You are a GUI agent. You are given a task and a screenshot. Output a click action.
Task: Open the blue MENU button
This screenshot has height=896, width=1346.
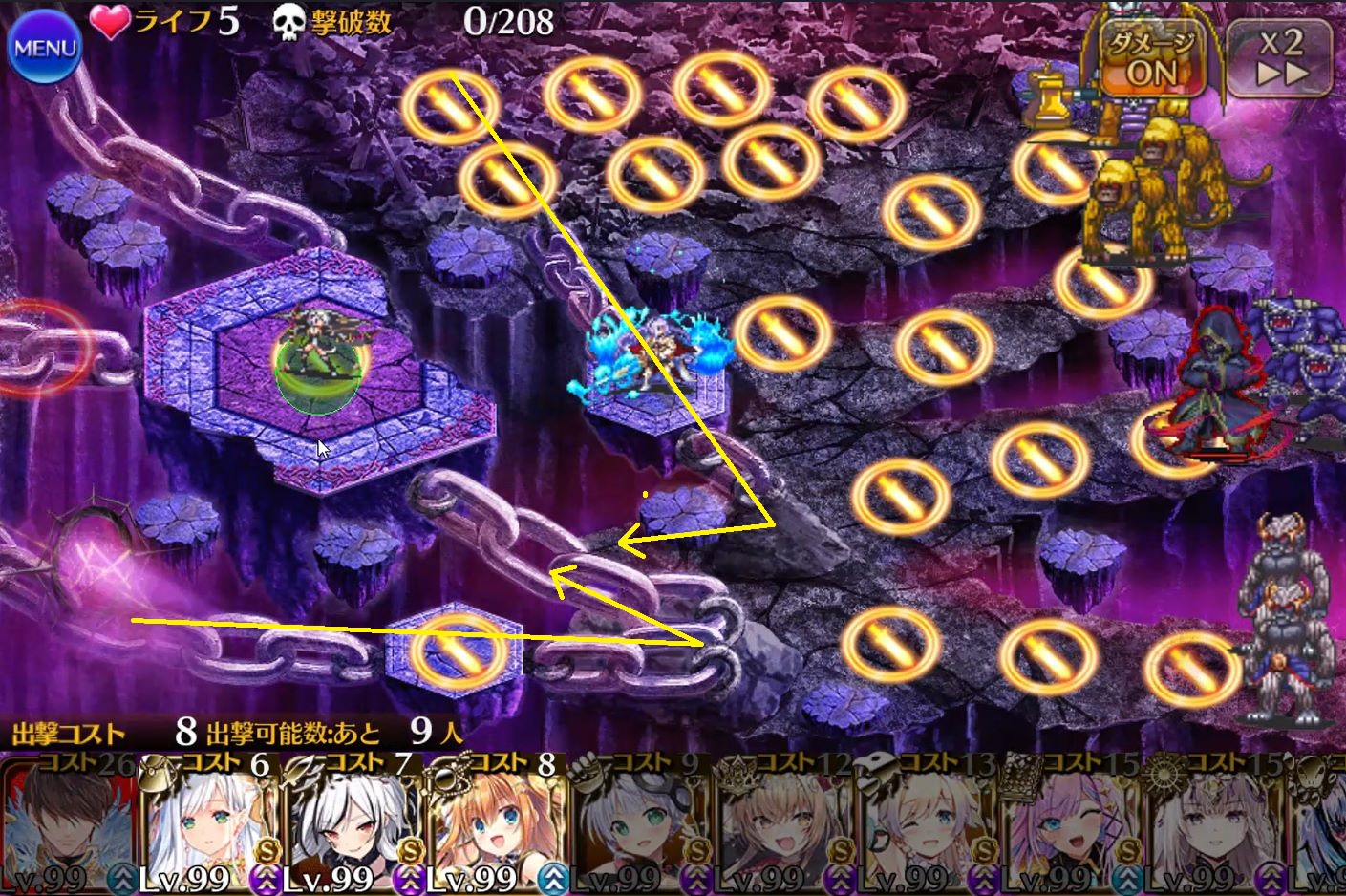43,50
